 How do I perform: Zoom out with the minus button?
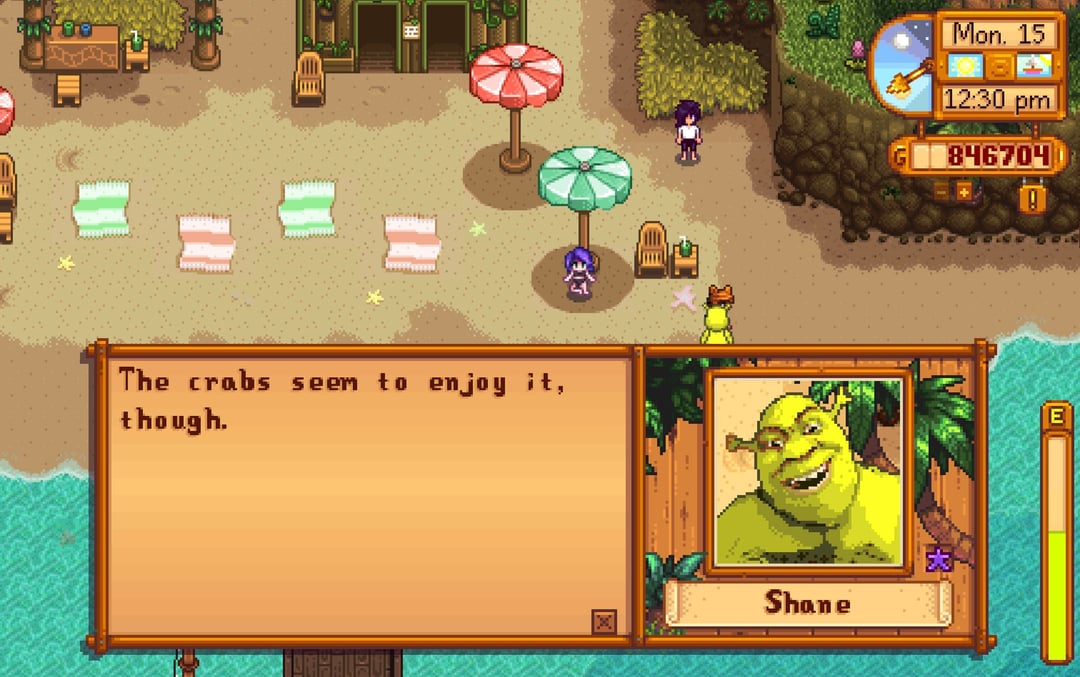click(x=941, y=191)
